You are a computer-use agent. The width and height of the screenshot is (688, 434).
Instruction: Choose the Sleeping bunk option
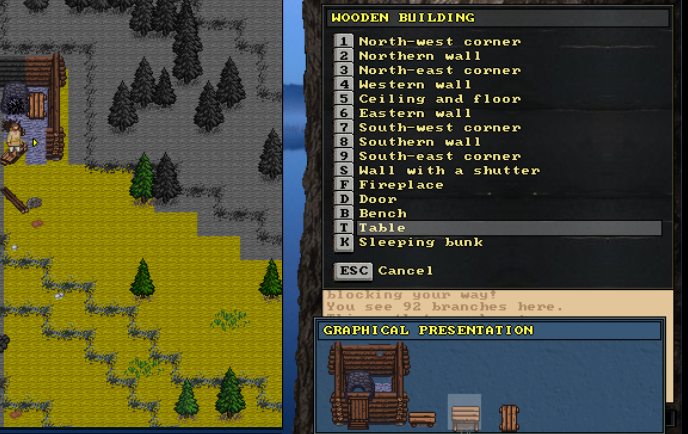[420, 242]
